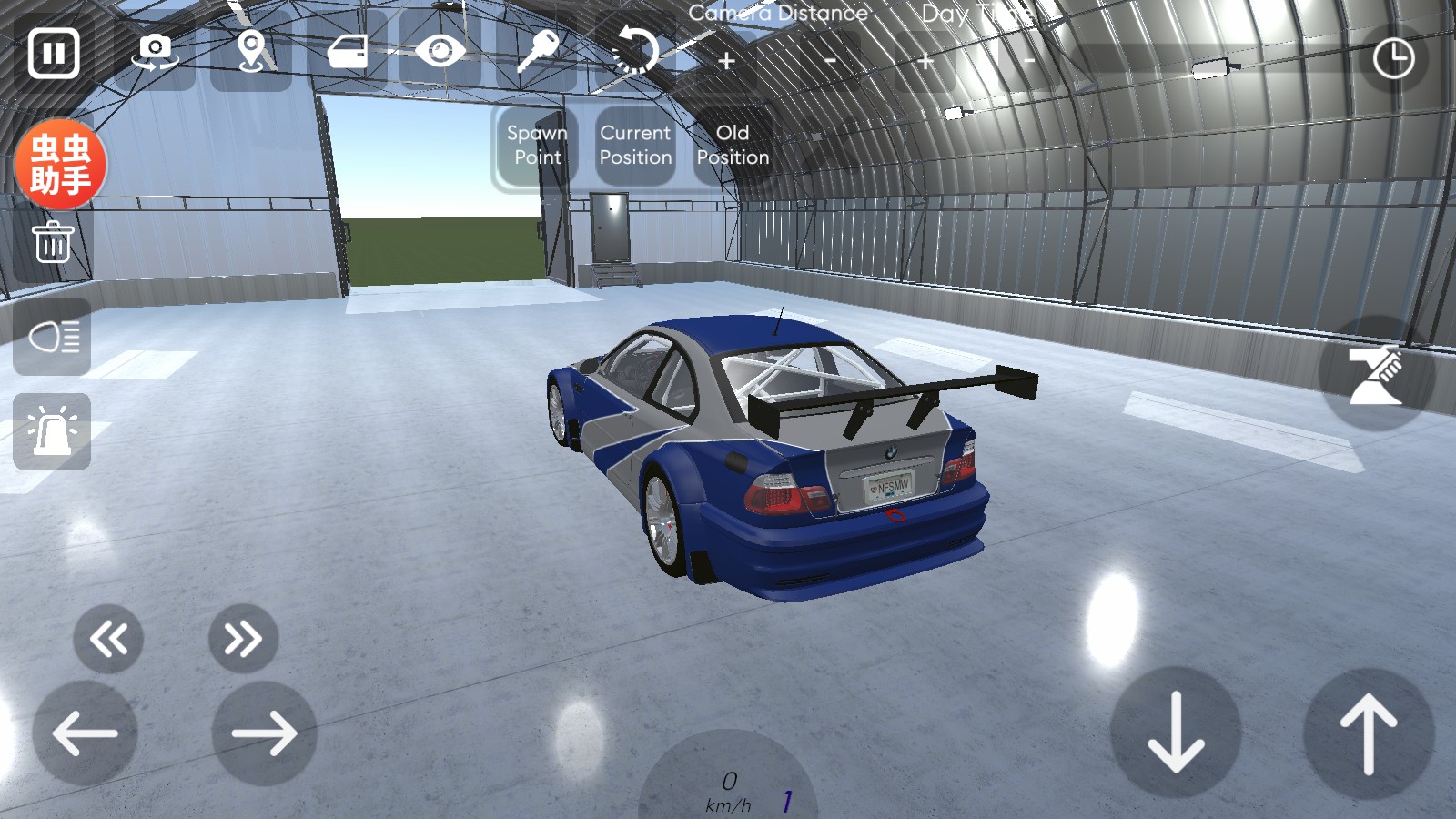Tap the trash can delete icon
Viewport: 1456px width, 819px height.
[53, 242]
